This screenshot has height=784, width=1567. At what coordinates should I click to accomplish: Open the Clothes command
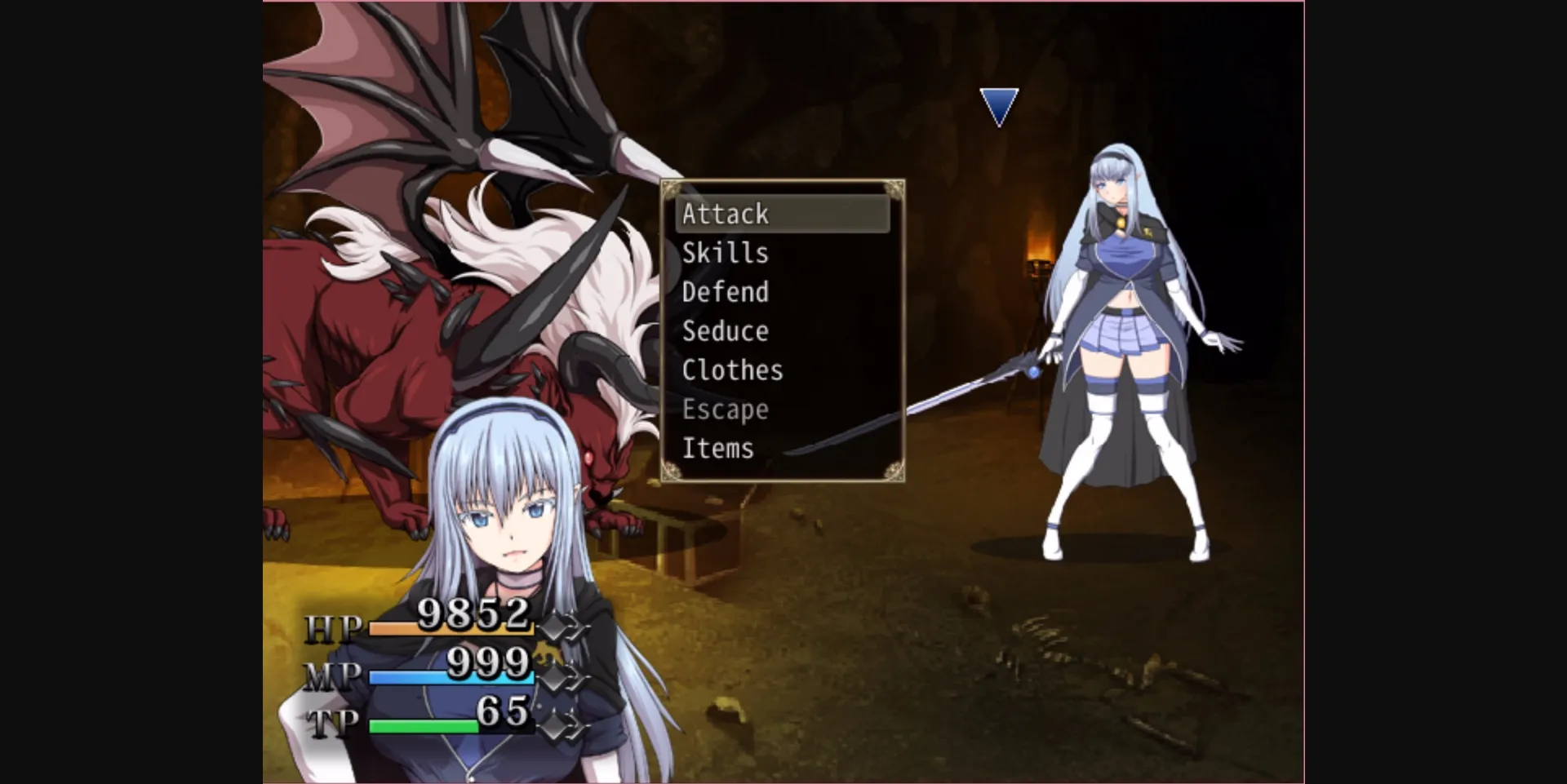click(x=731, y=370)
